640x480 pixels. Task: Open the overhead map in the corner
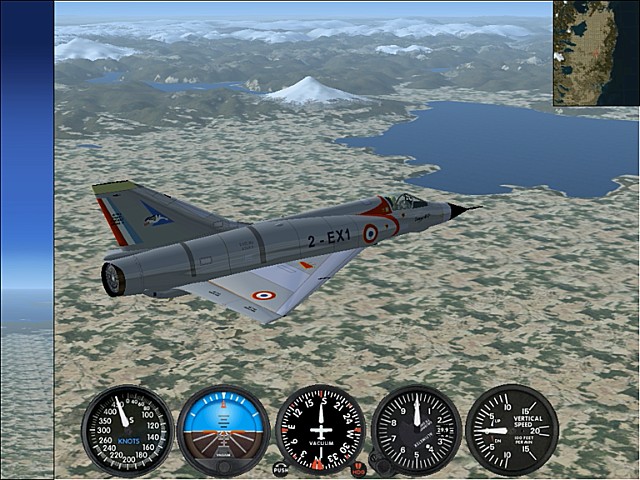pyautogui.click(x=596, y=52)
